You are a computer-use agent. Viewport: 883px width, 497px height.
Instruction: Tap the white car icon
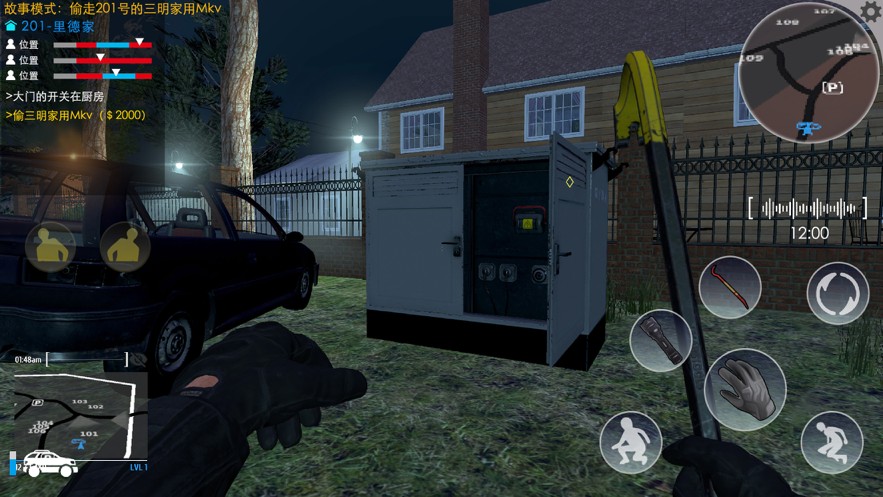tap(49, 464)
